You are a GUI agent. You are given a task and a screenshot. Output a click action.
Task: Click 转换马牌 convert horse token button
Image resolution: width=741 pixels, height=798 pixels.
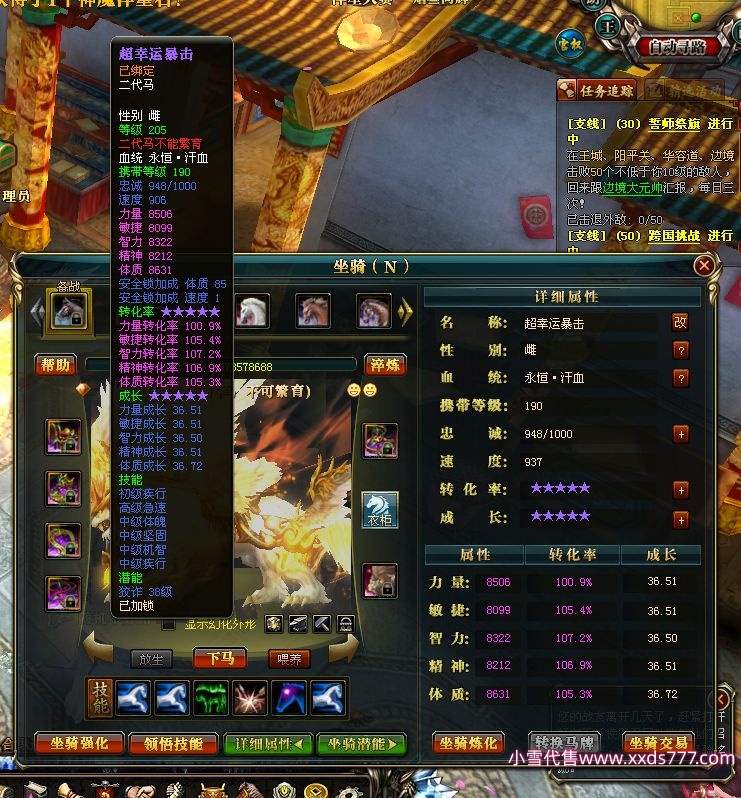[x=566, y=743]
